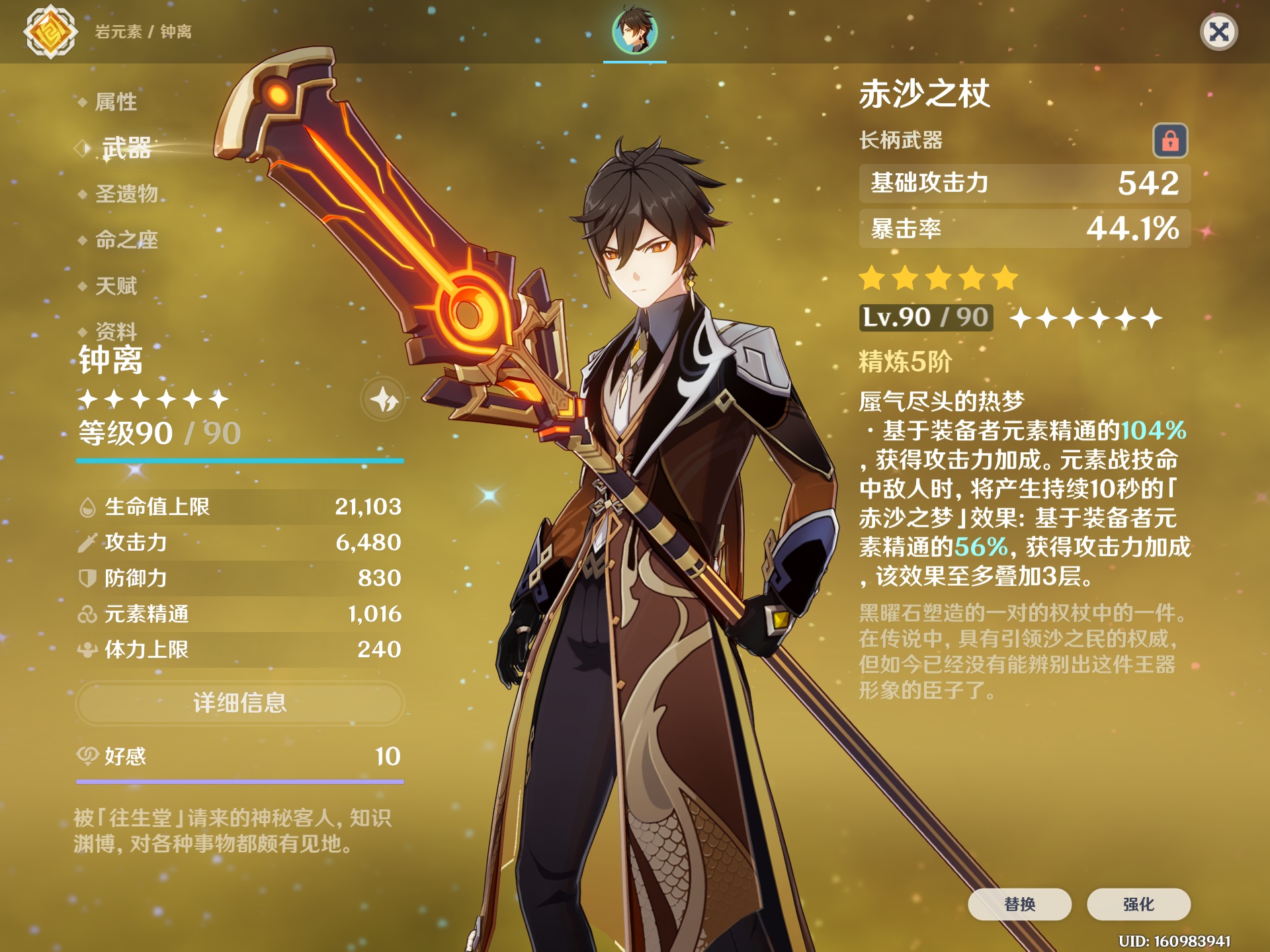Open the 资料 profile tab
This screenshot has width=1270, height=952.
[116, 331]
